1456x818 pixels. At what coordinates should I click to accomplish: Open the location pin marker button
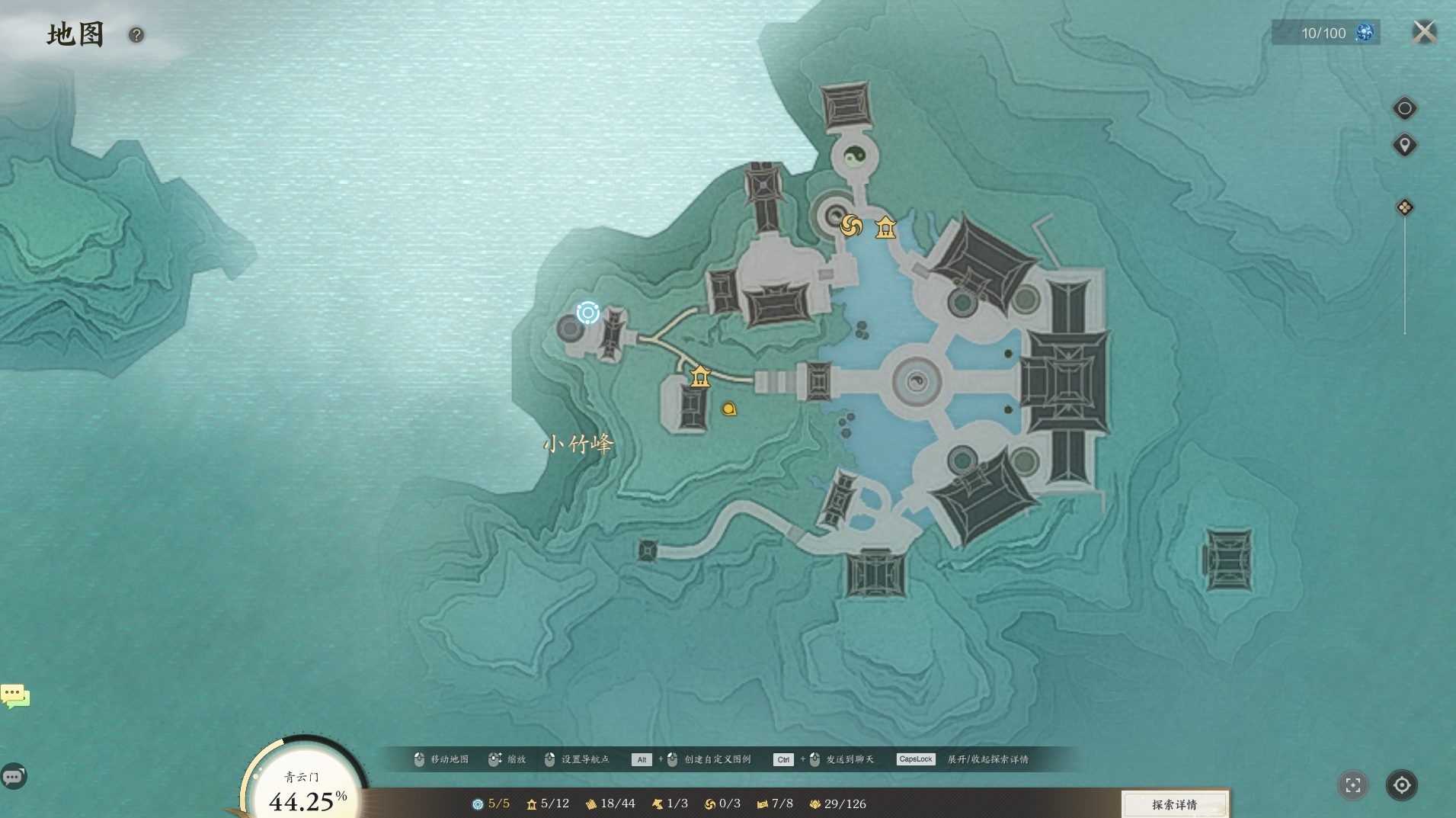[1404, 145]
